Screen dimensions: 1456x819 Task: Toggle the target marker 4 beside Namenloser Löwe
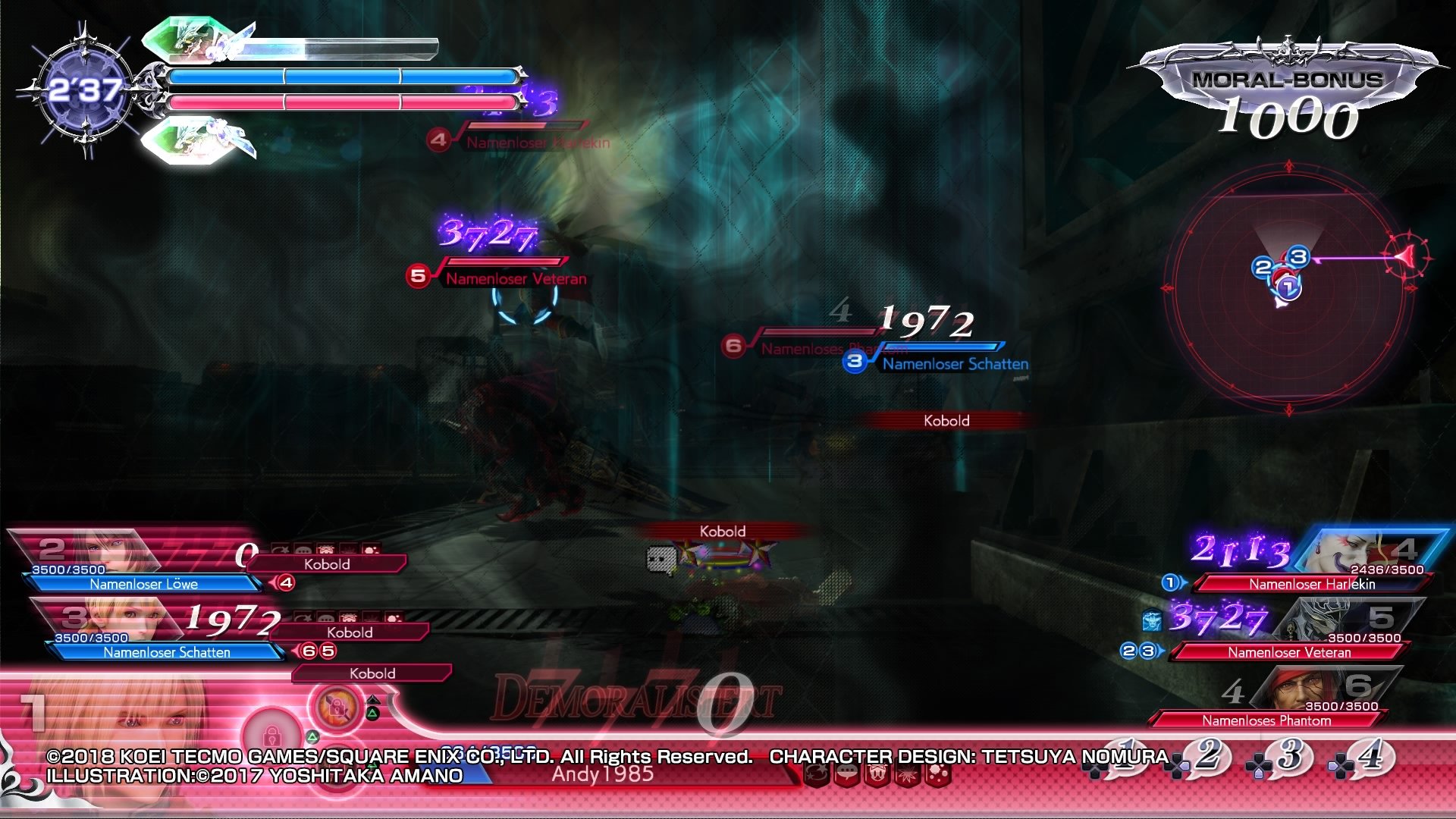286,582
